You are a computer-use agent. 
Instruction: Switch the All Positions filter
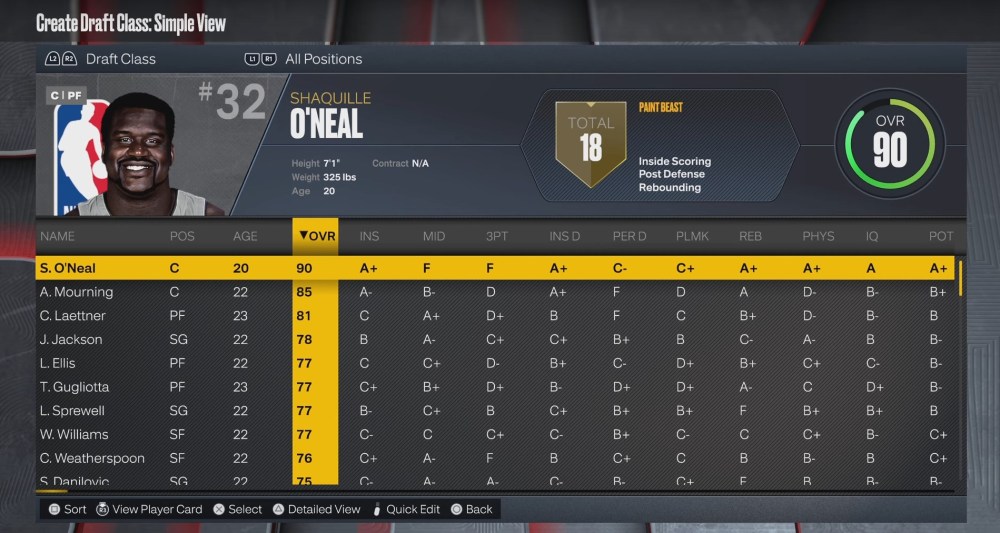(x=322, y=59)
